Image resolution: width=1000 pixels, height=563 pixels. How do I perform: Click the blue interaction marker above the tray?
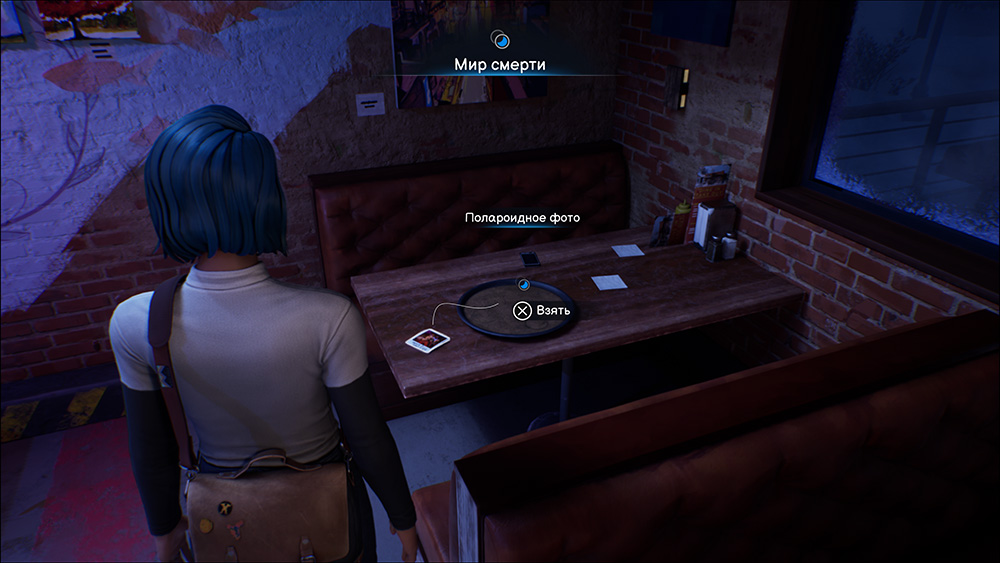[521, 285]
